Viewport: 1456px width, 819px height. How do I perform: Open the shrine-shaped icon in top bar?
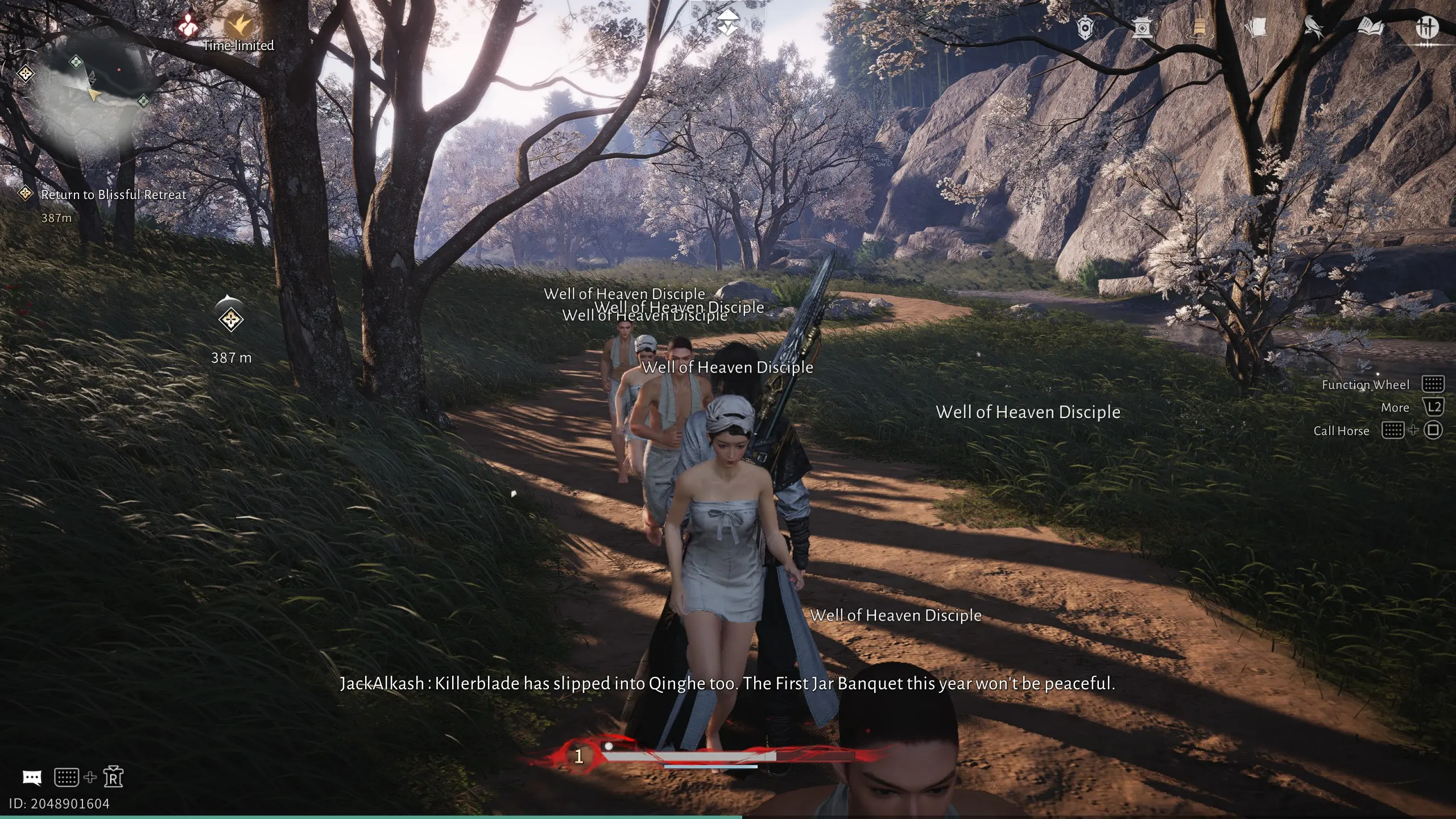pos(1142,27)
